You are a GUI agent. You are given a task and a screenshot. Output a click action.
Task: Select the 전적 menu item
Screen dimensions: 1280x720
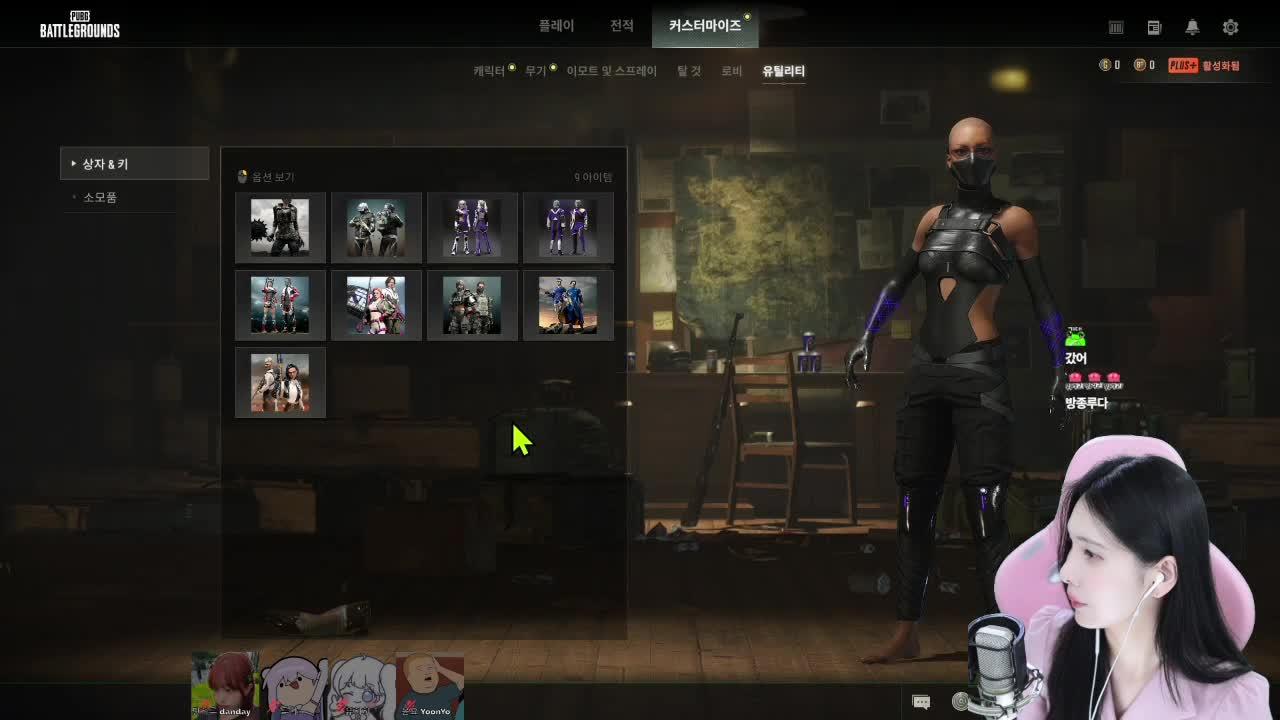621,27
